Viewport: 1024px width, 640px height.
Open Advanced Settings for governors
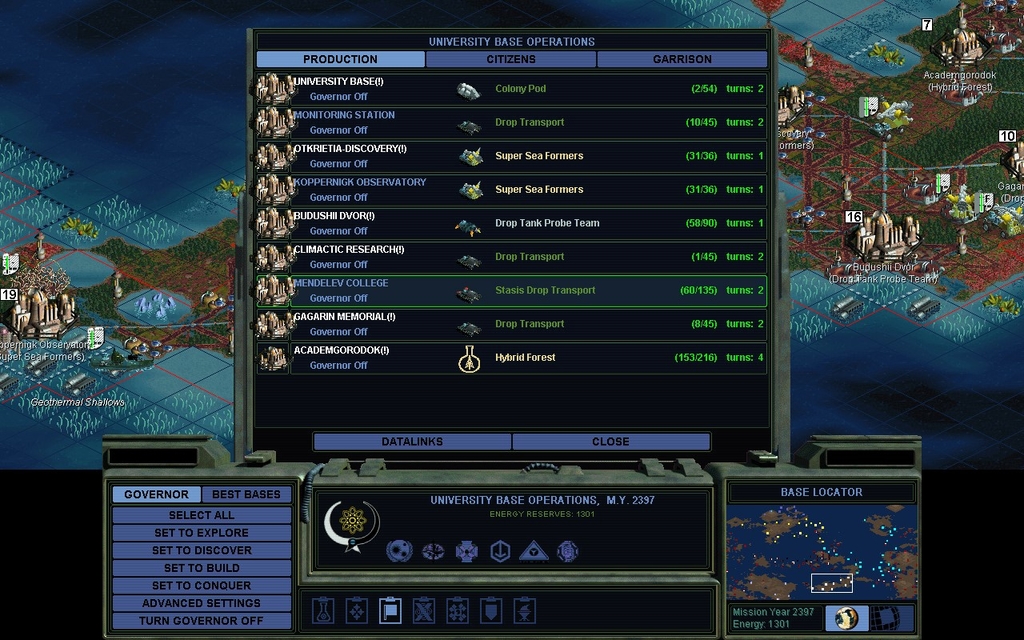(201, 603)
